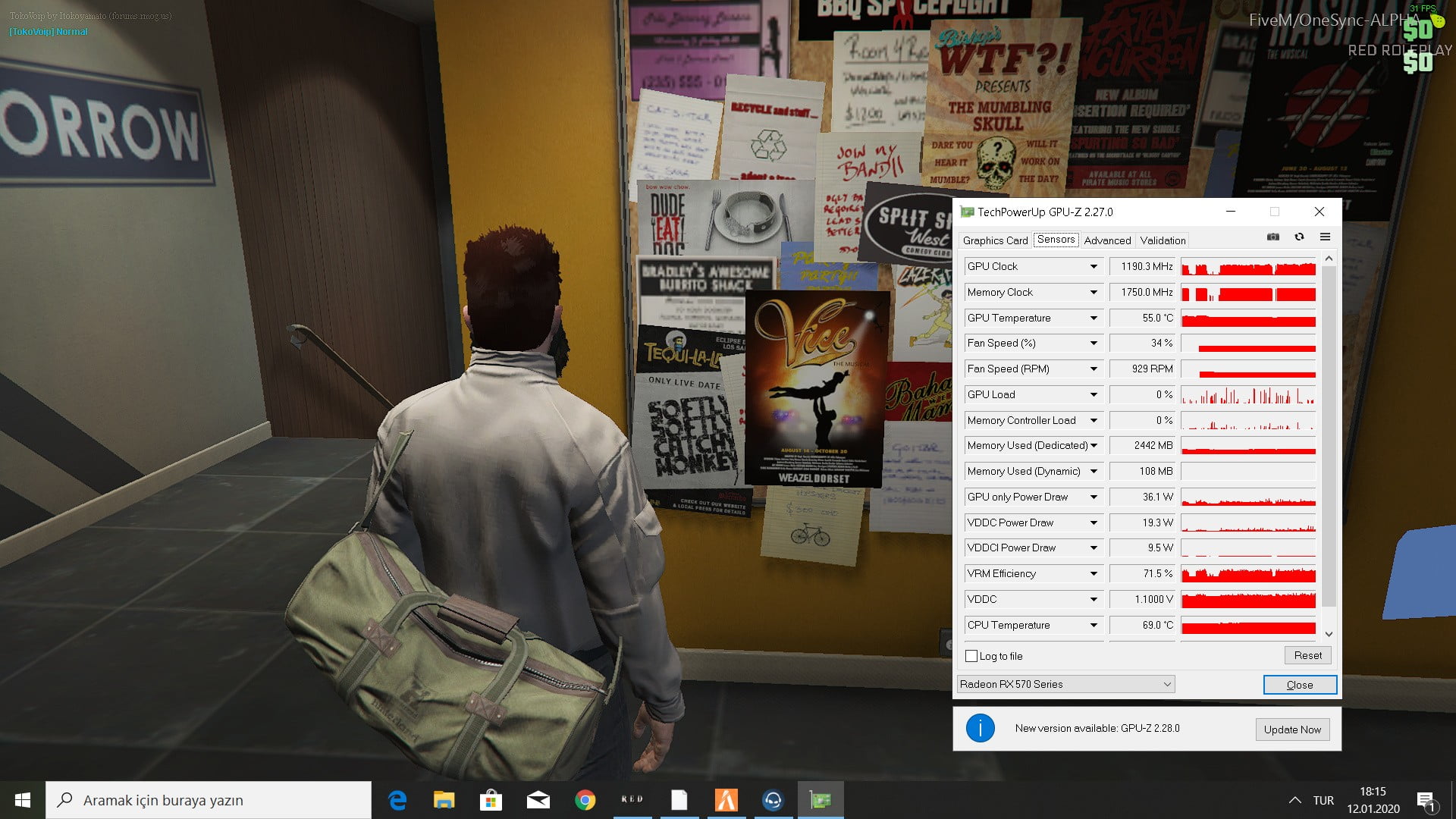Open GPU-Z from the taskbar
This screenshot has height=819, width=1456.
[821, 800]
